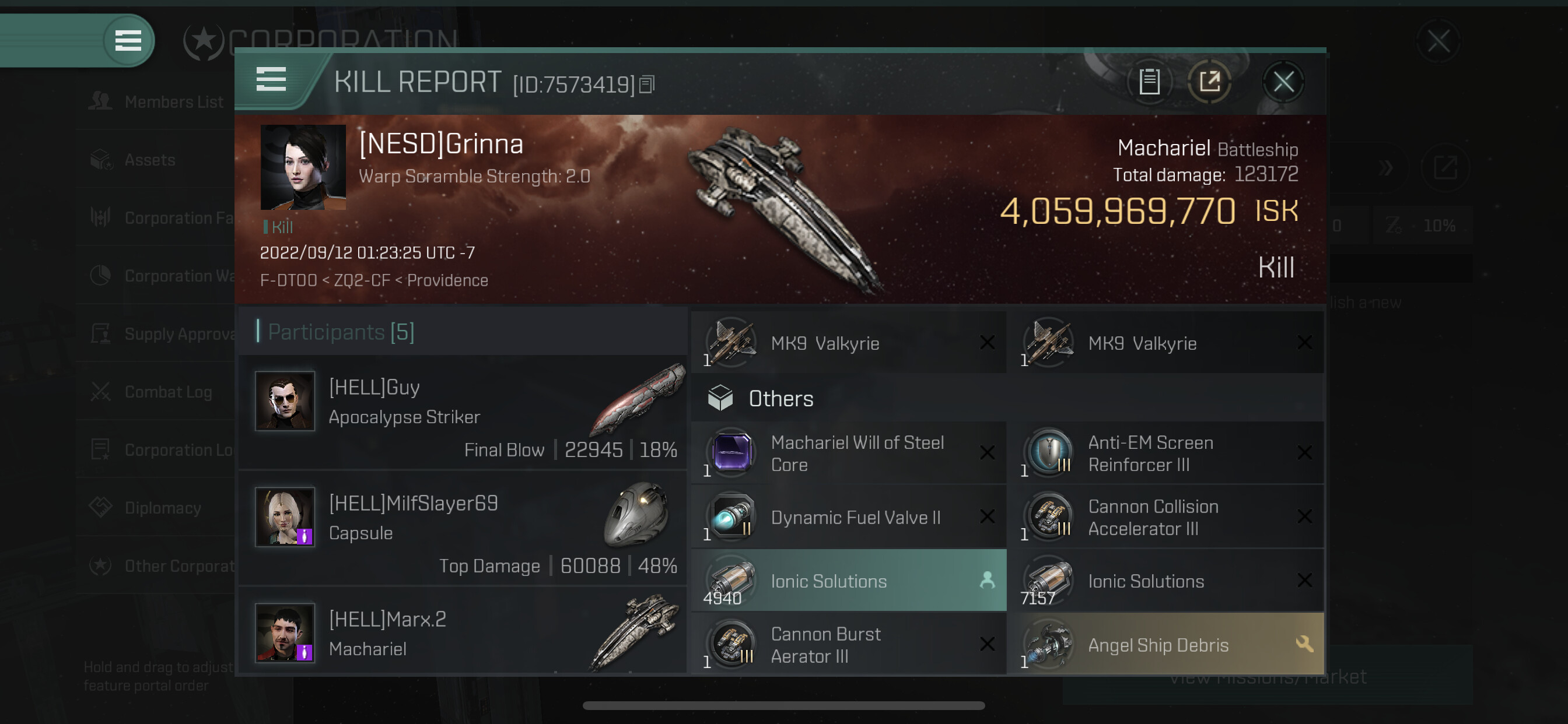Screen dimensions: 1568x724
Task: Choose the highlighted Ionic Solutions 4940 stack
Action: 849,581
